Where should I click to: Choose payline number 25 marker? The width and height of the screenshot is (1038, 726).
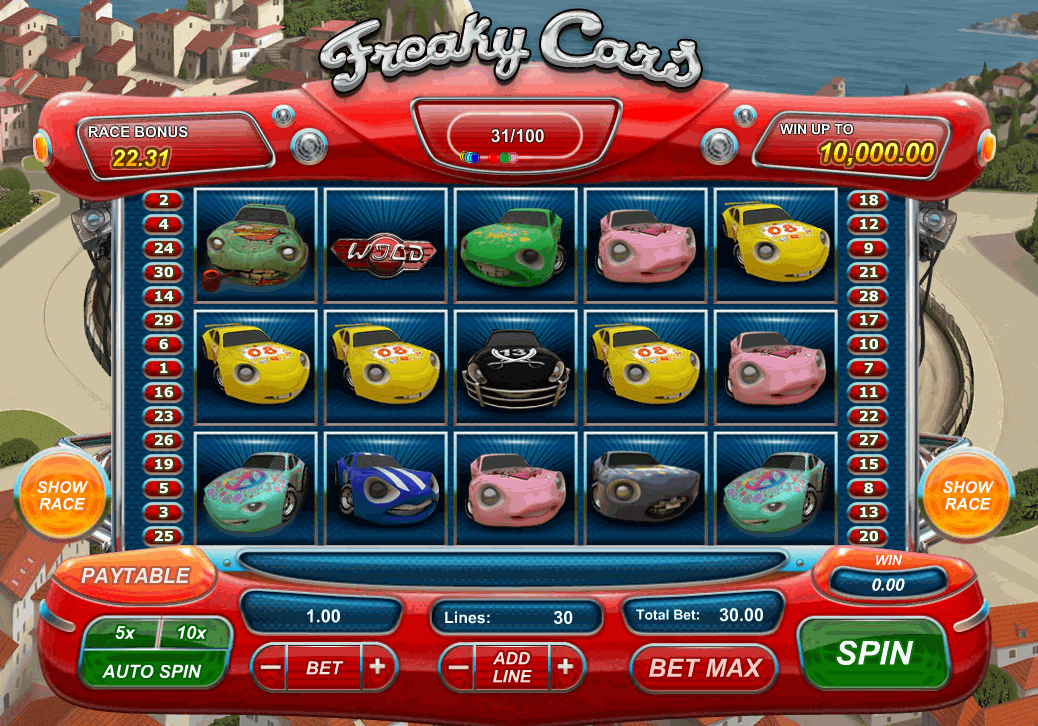(x=163, y=536)
